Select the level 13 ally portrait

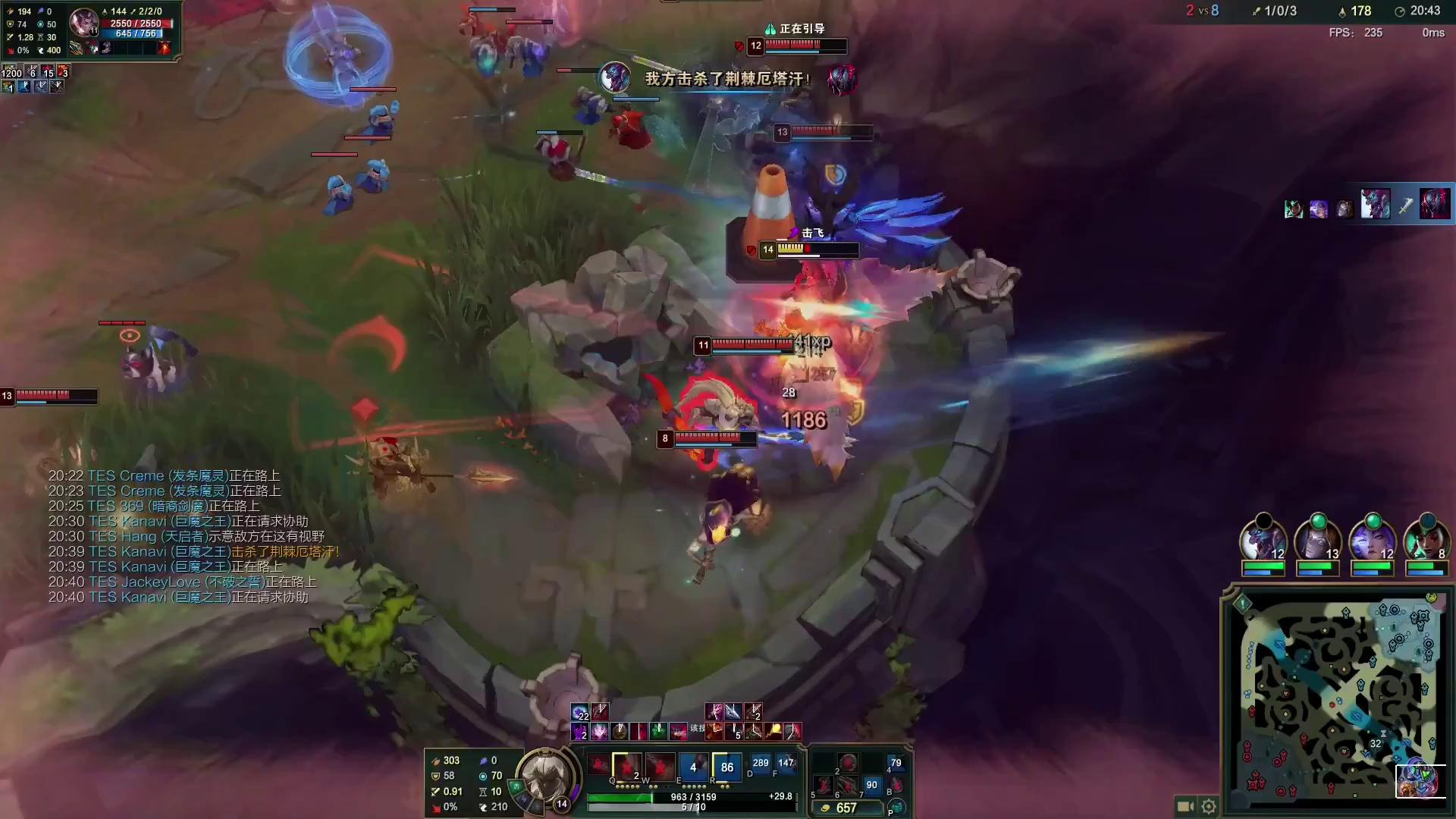click(1317, 541)
